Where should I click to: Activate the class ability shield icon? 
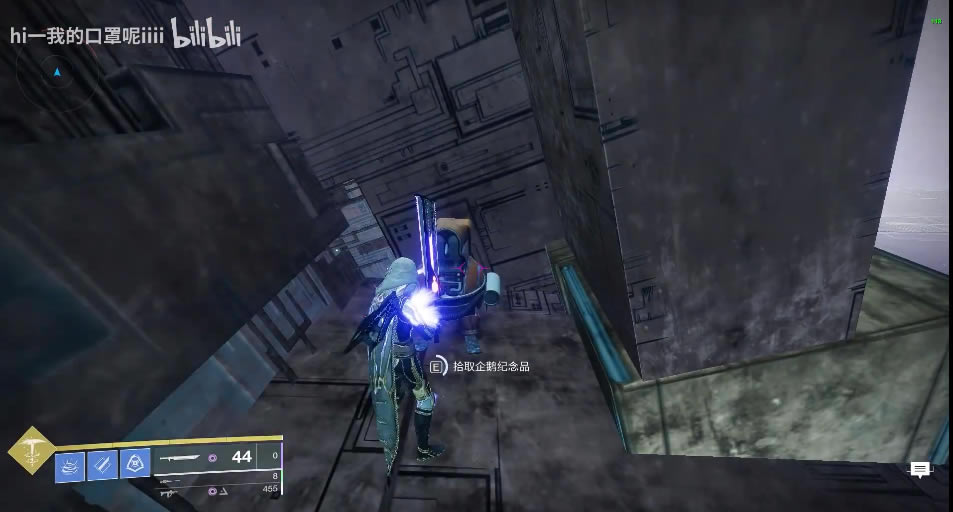(x=135, y=464)
